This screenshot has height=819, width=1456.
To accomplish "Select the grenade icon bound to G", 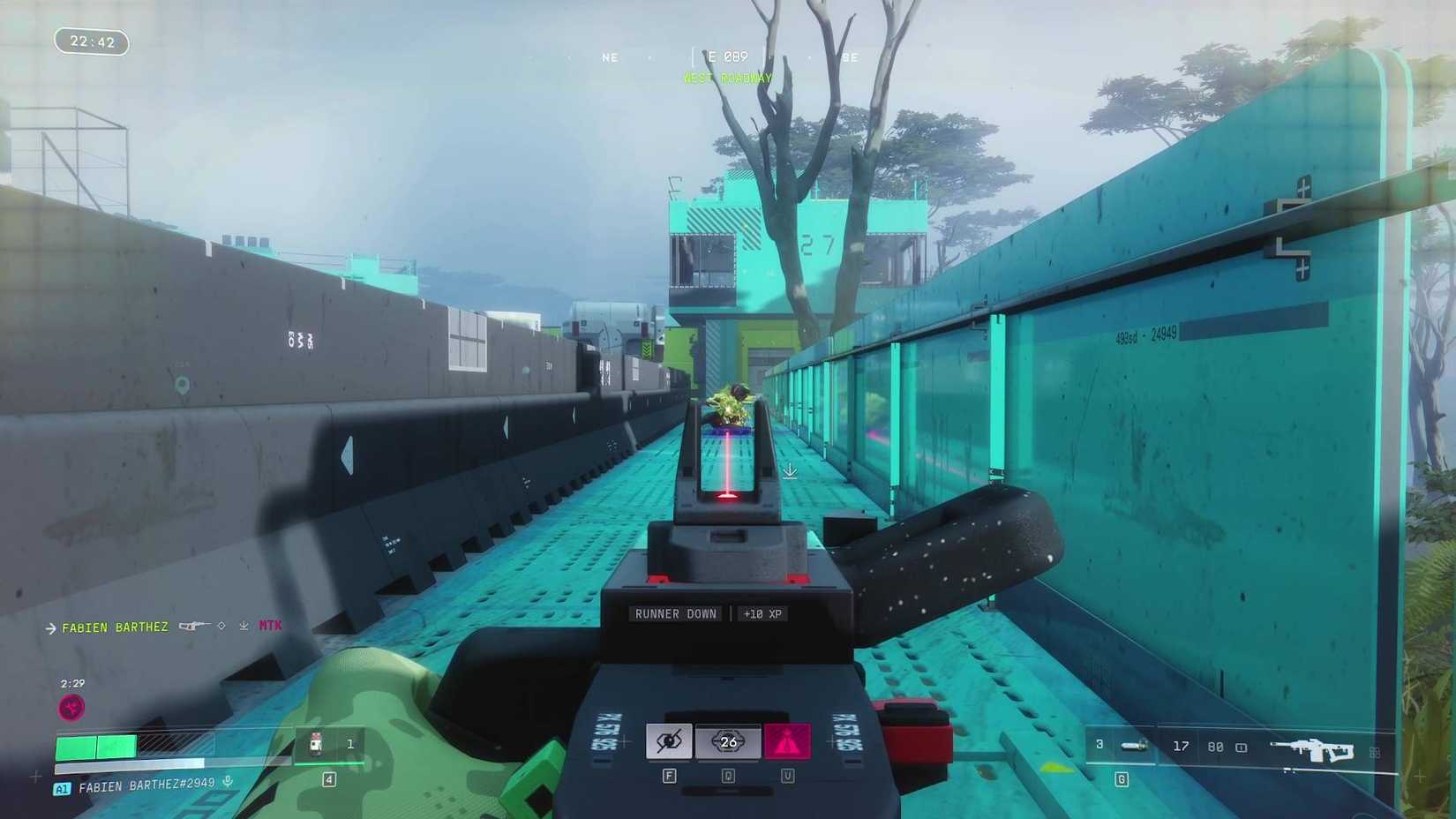I will click(1134, 746).
